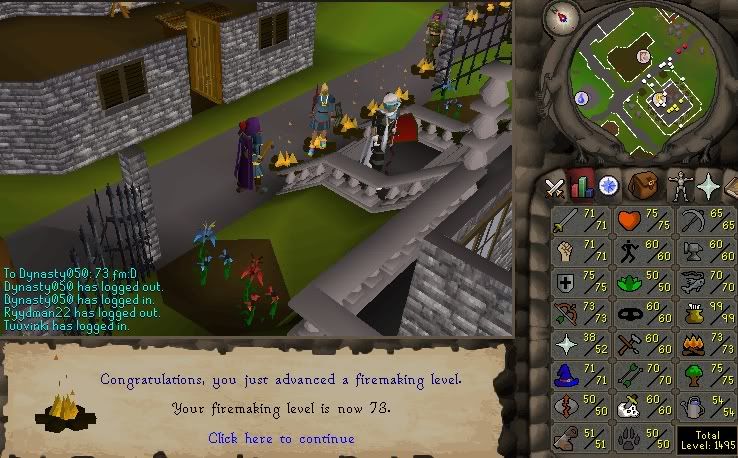The image size is (738, 458).
Task: Open the Woodcutting tree skill
Action: (x=704, y=376)
